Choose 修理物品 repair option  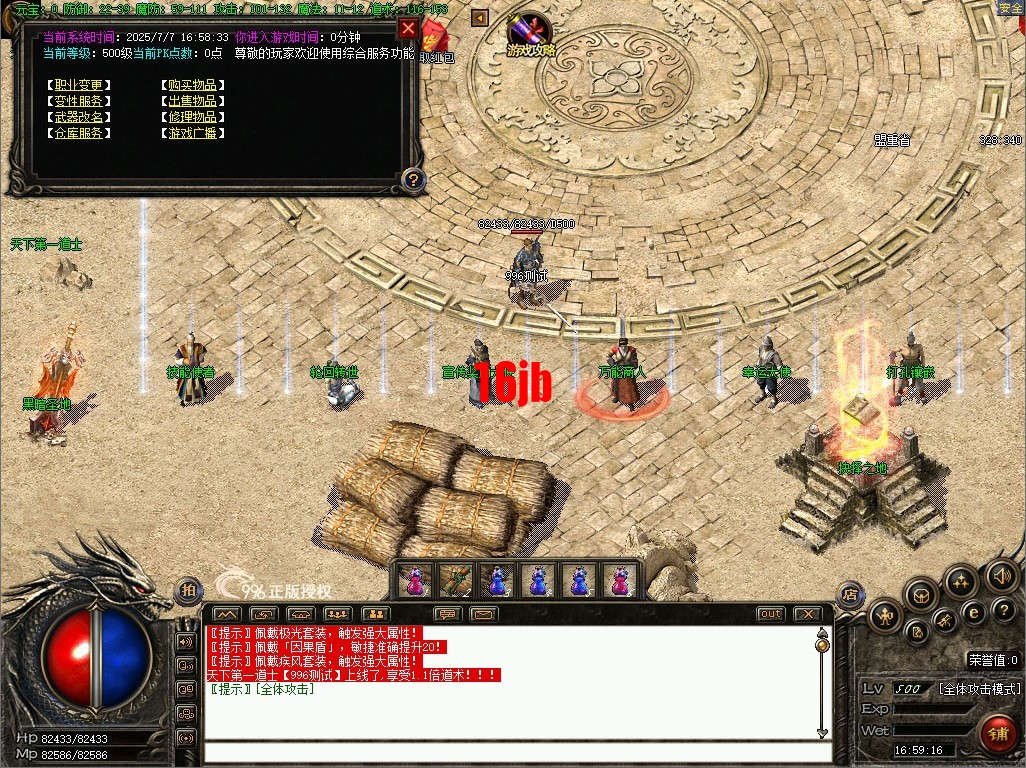[x=192, y=117]
